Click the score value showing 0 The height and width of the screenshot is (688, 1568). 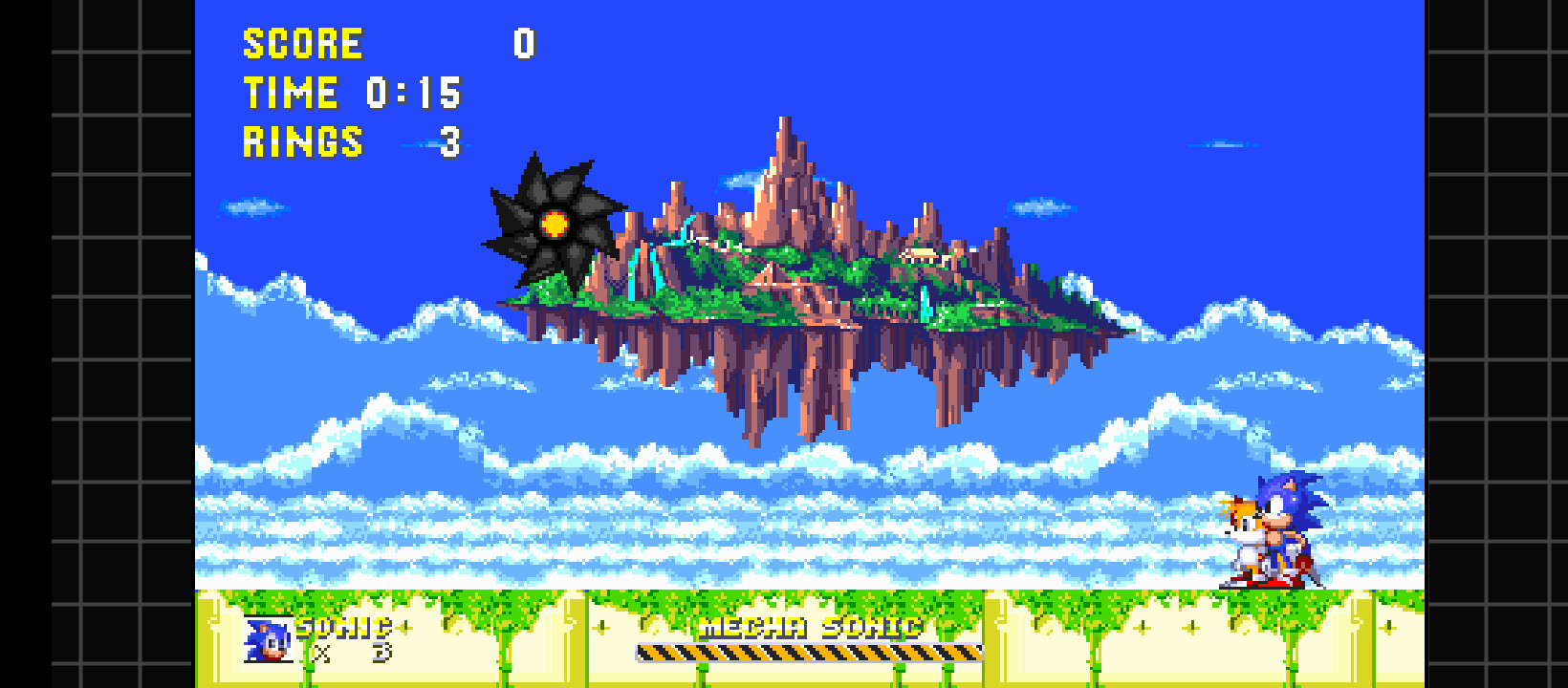pyautogui.click(x=524, y=43)
